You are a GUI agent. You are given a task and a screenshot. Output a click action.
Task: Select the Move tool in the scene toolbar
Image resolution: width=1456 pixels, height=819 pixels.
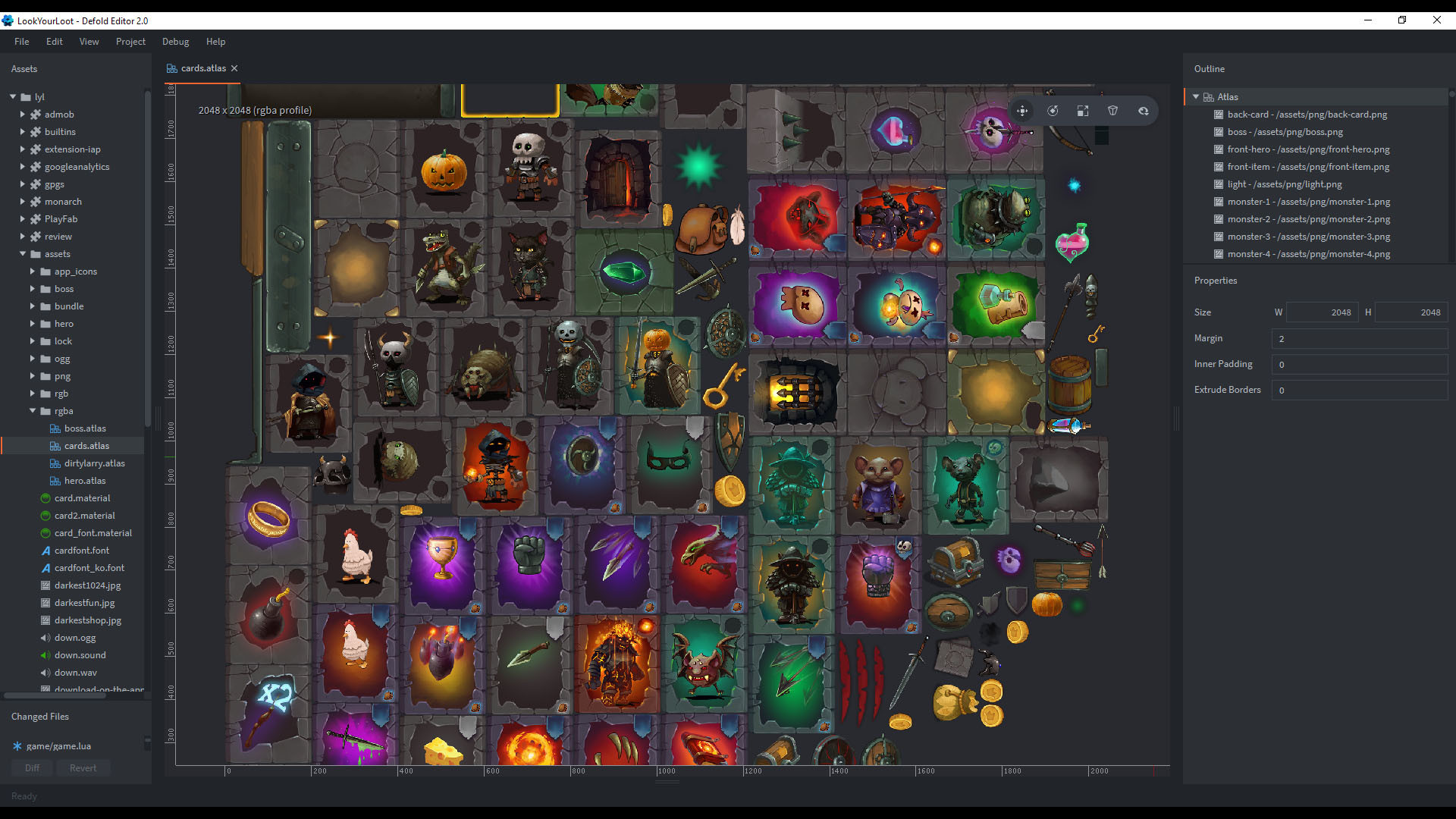pyautogui.click(x=1022, y=110)
